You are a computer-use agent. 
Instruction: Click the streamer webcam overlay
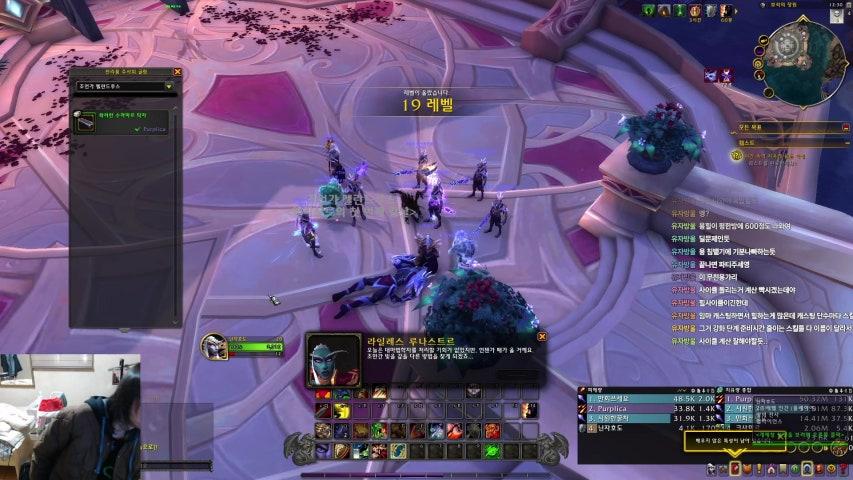tap(70, 416)
